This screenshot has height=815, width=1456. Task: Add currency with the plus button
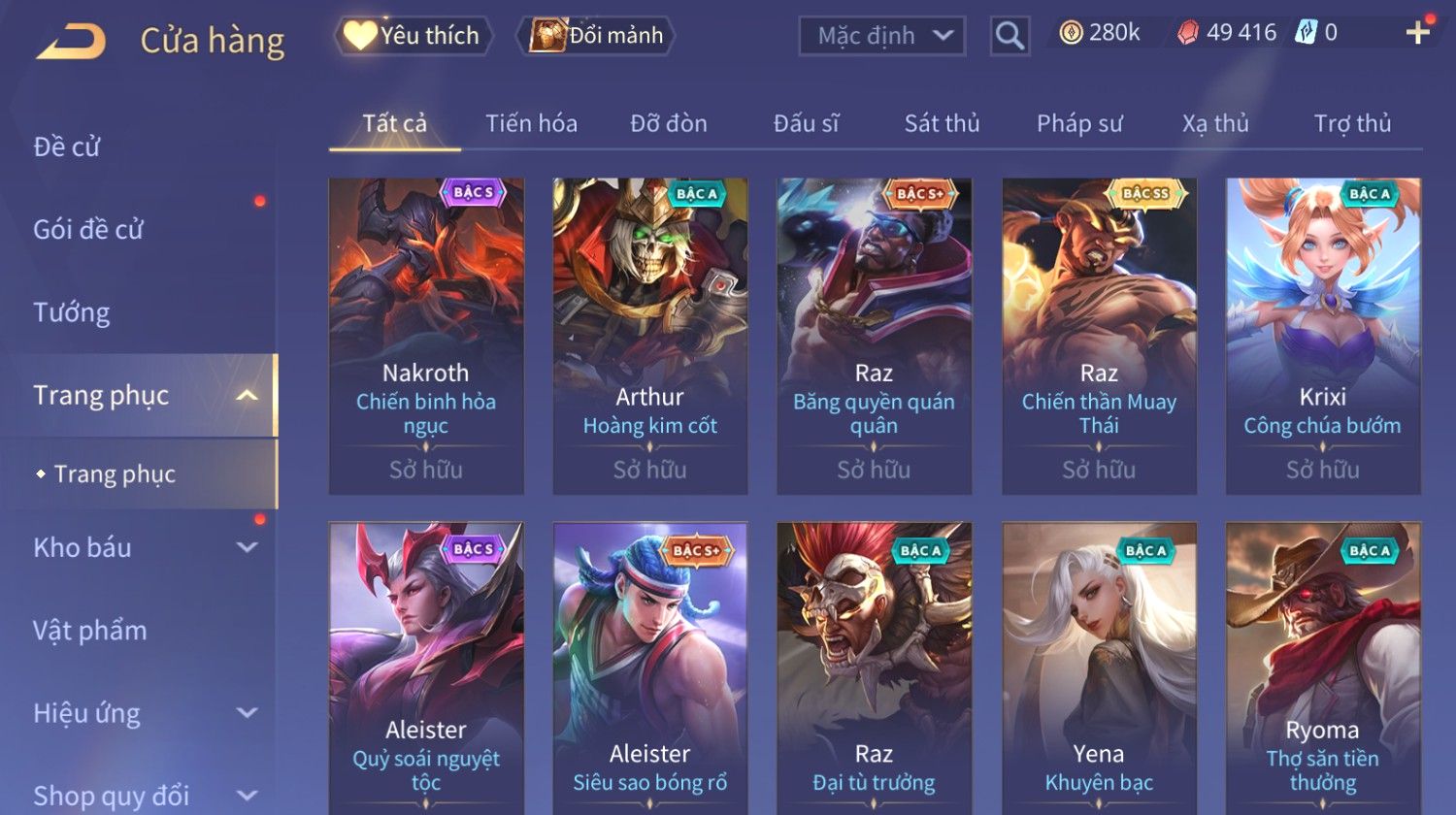(x=1417, y=33)
